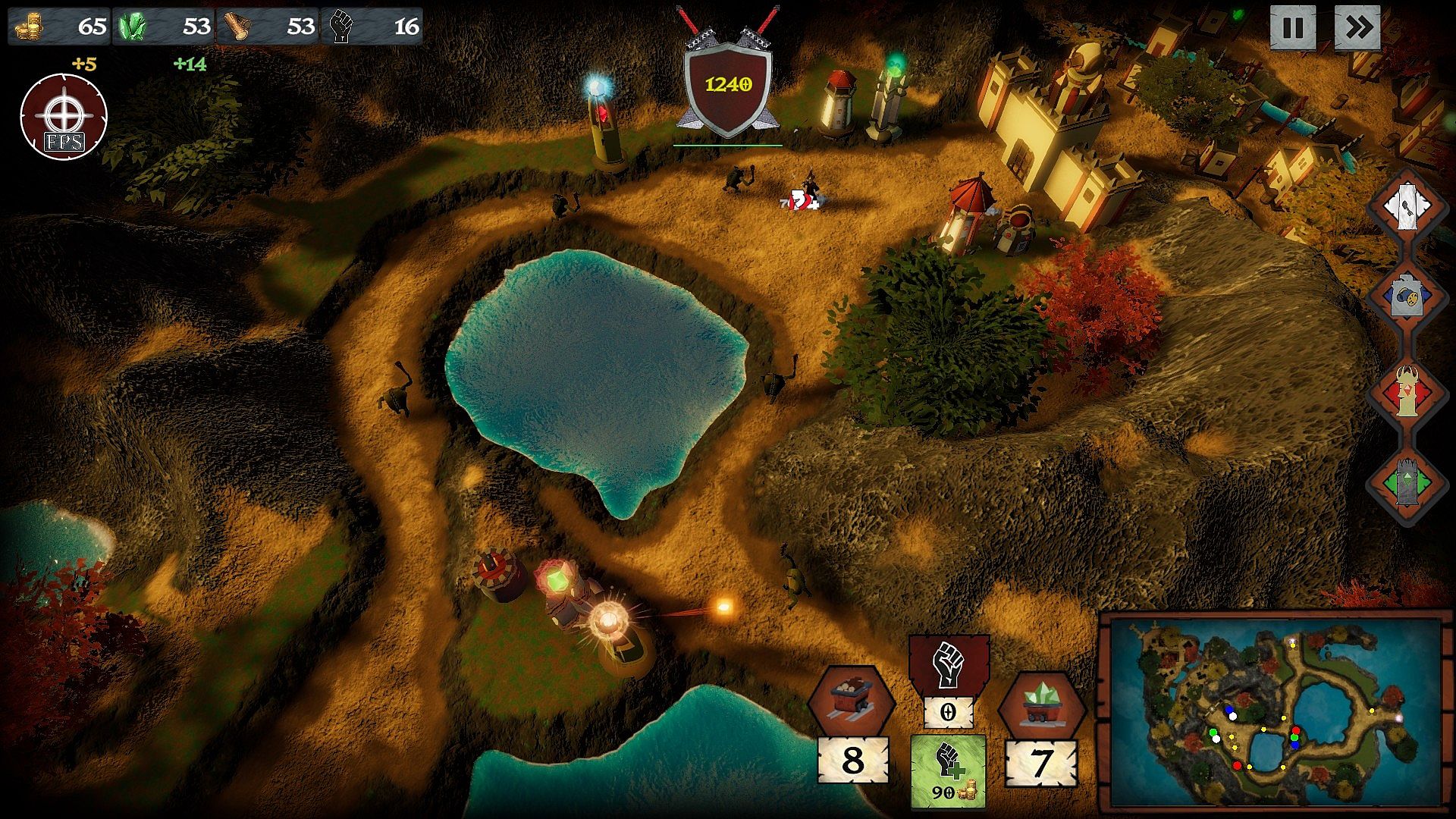This screenshot has height=819, width=1456.
Task: Assign worker to the wood mine cart
Action: coord(850,701)
